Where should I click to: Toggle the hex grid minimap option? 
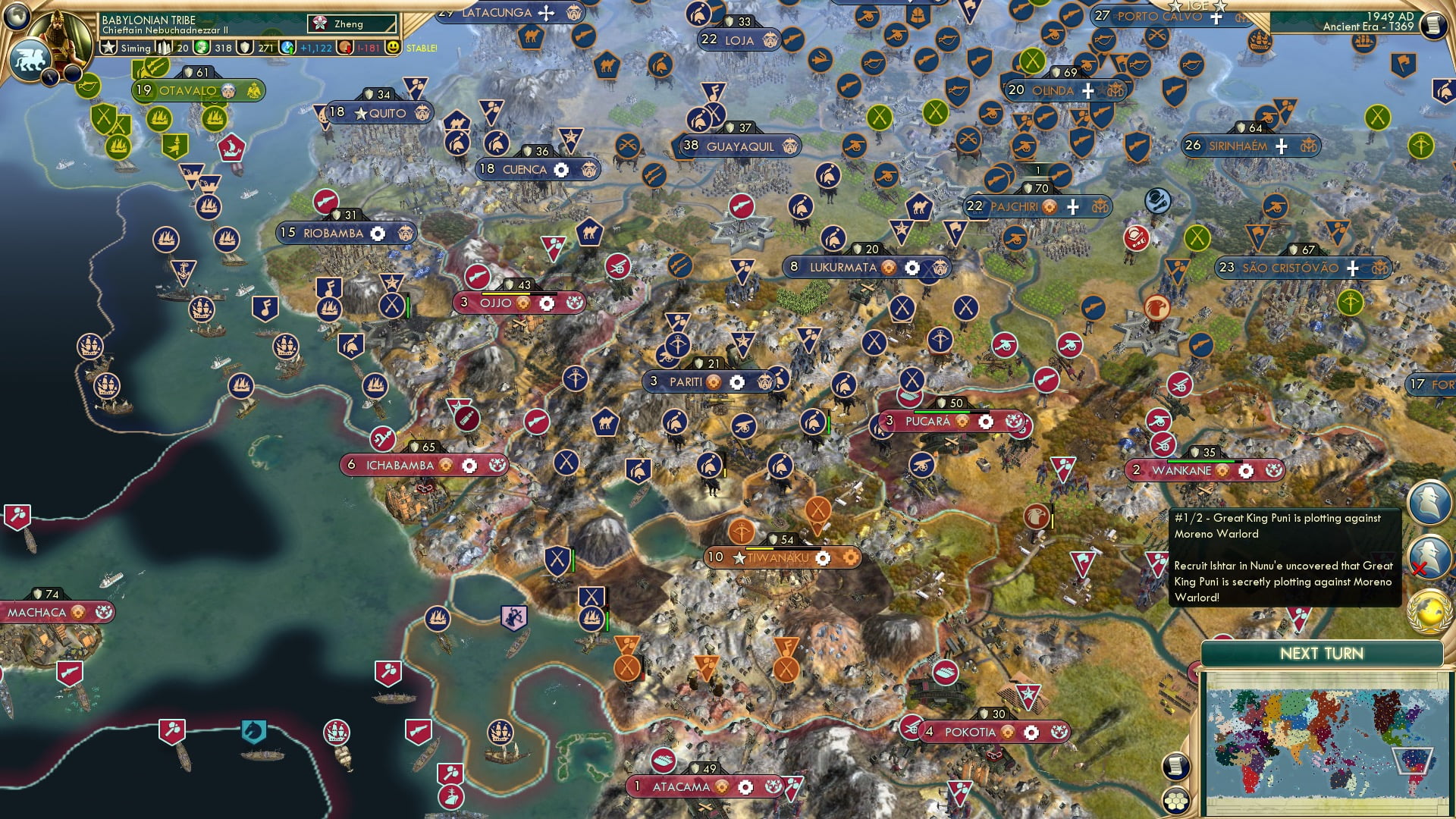pos(1176,802)
